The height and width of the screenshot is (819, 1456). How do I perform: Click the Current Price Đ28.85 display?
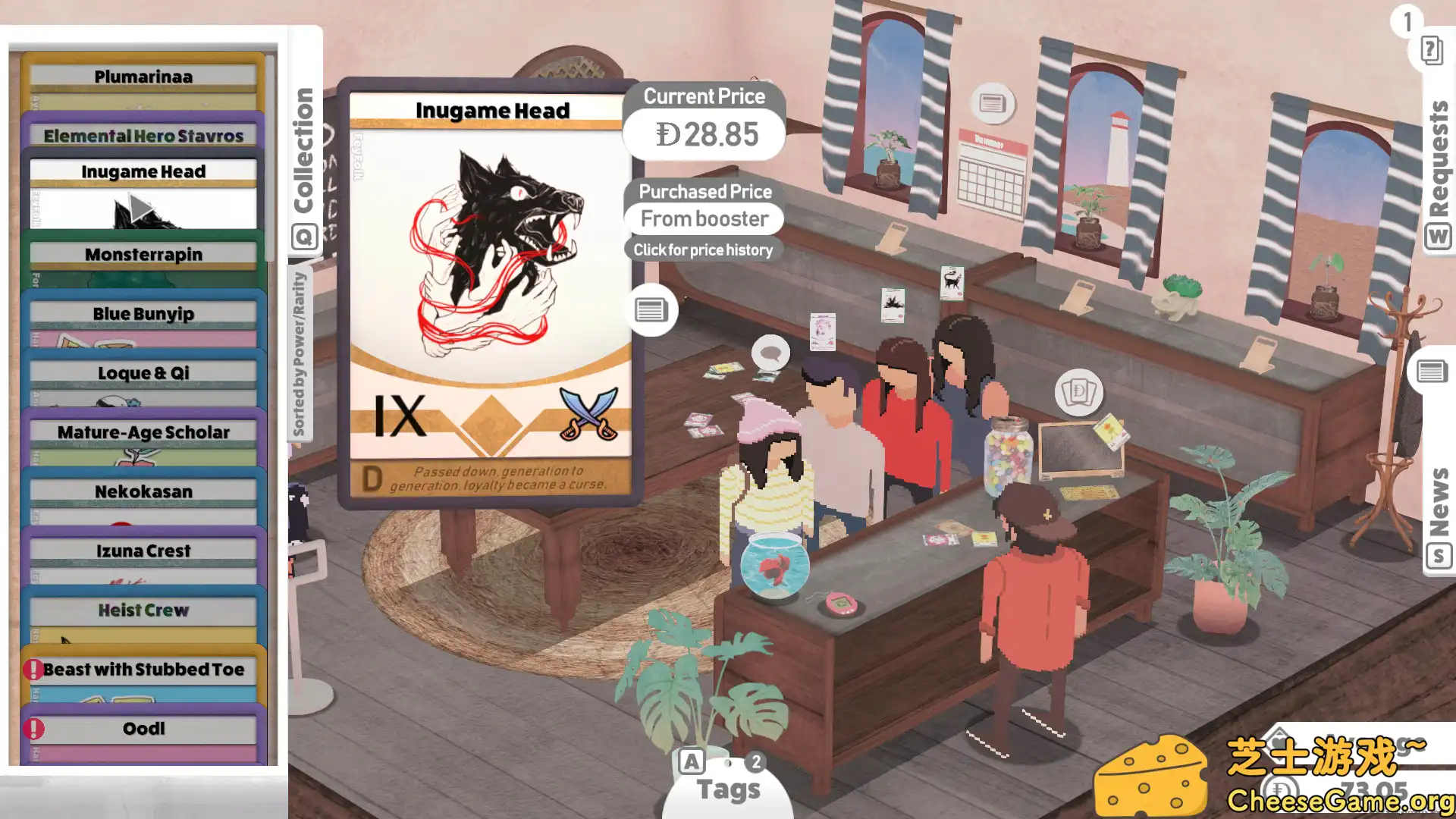coord(704,133)
